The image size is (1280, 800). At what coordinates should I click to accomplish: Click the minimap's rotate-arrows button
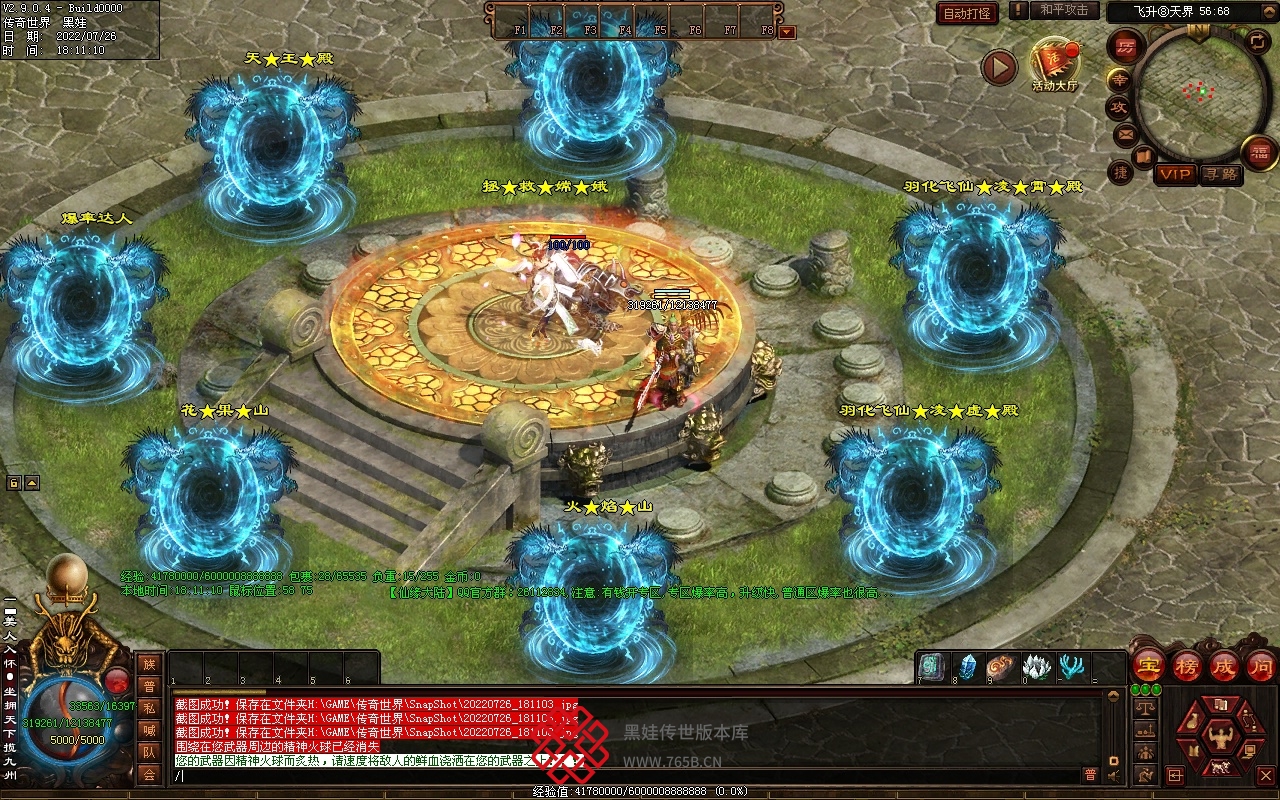pyautogui.click(x=1256, y=41)
